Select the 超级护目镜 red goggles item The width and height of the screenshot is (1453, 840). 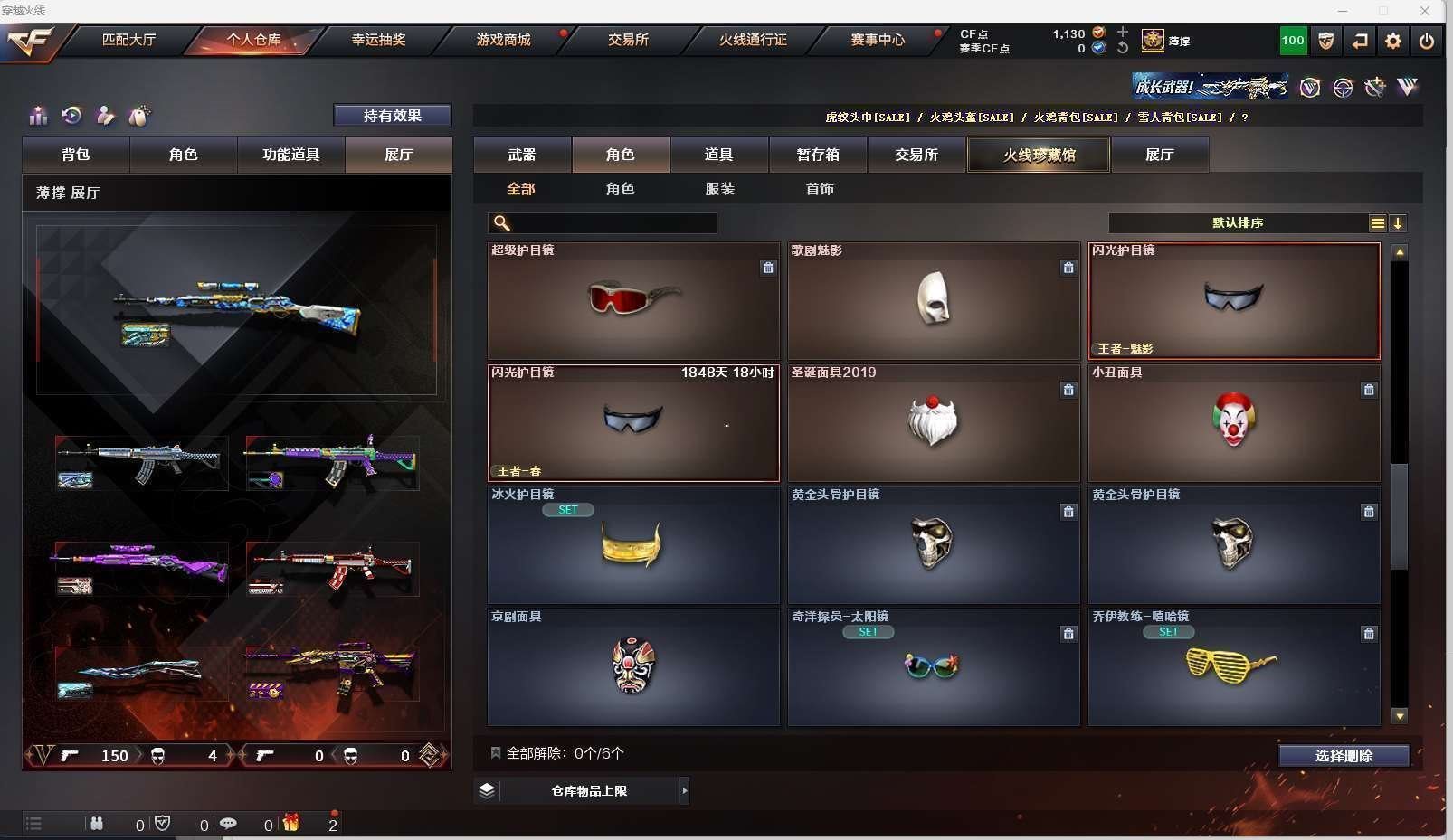pyautogui.click(x=633, y=301)
